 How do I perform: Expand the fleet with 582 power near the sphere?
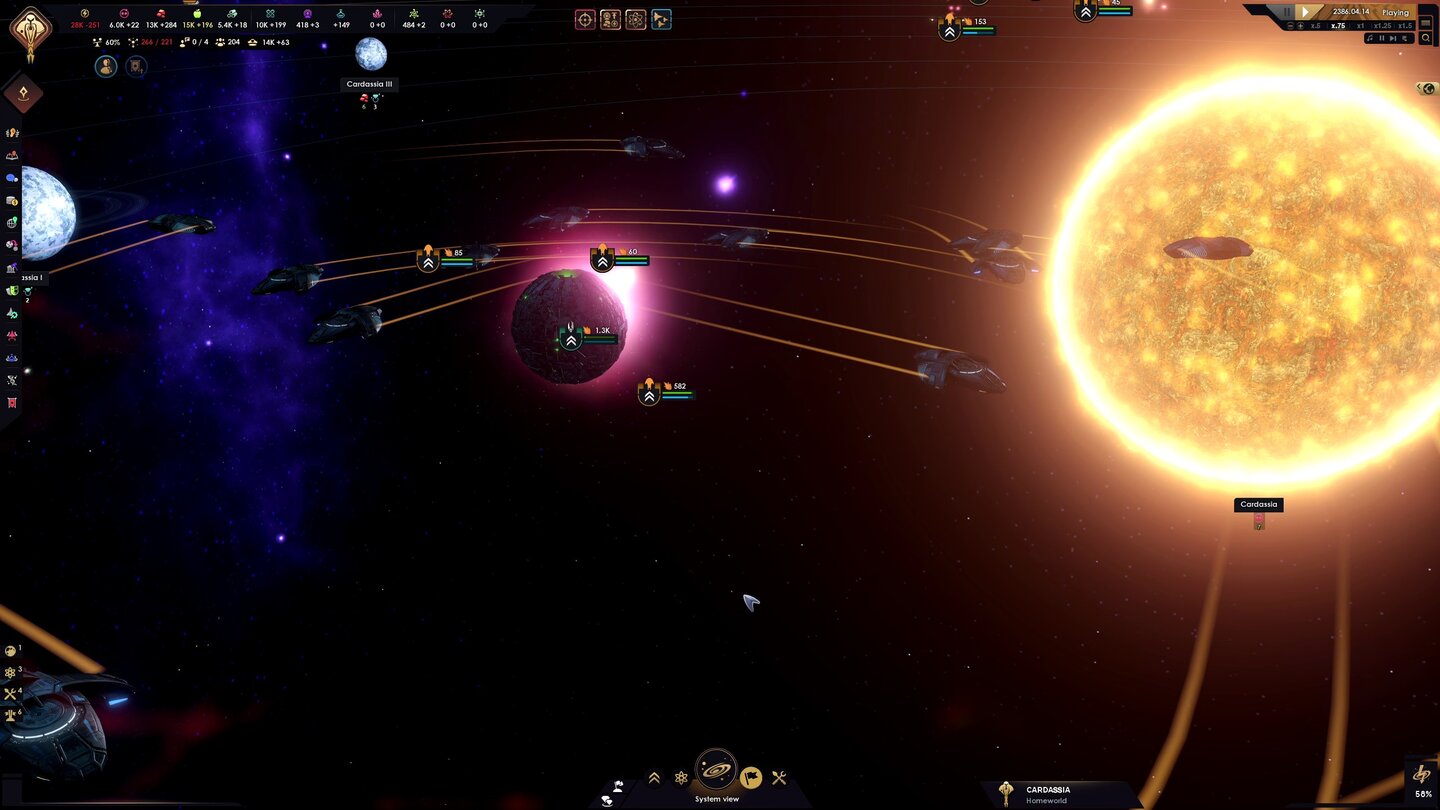[x=647, y=395]
